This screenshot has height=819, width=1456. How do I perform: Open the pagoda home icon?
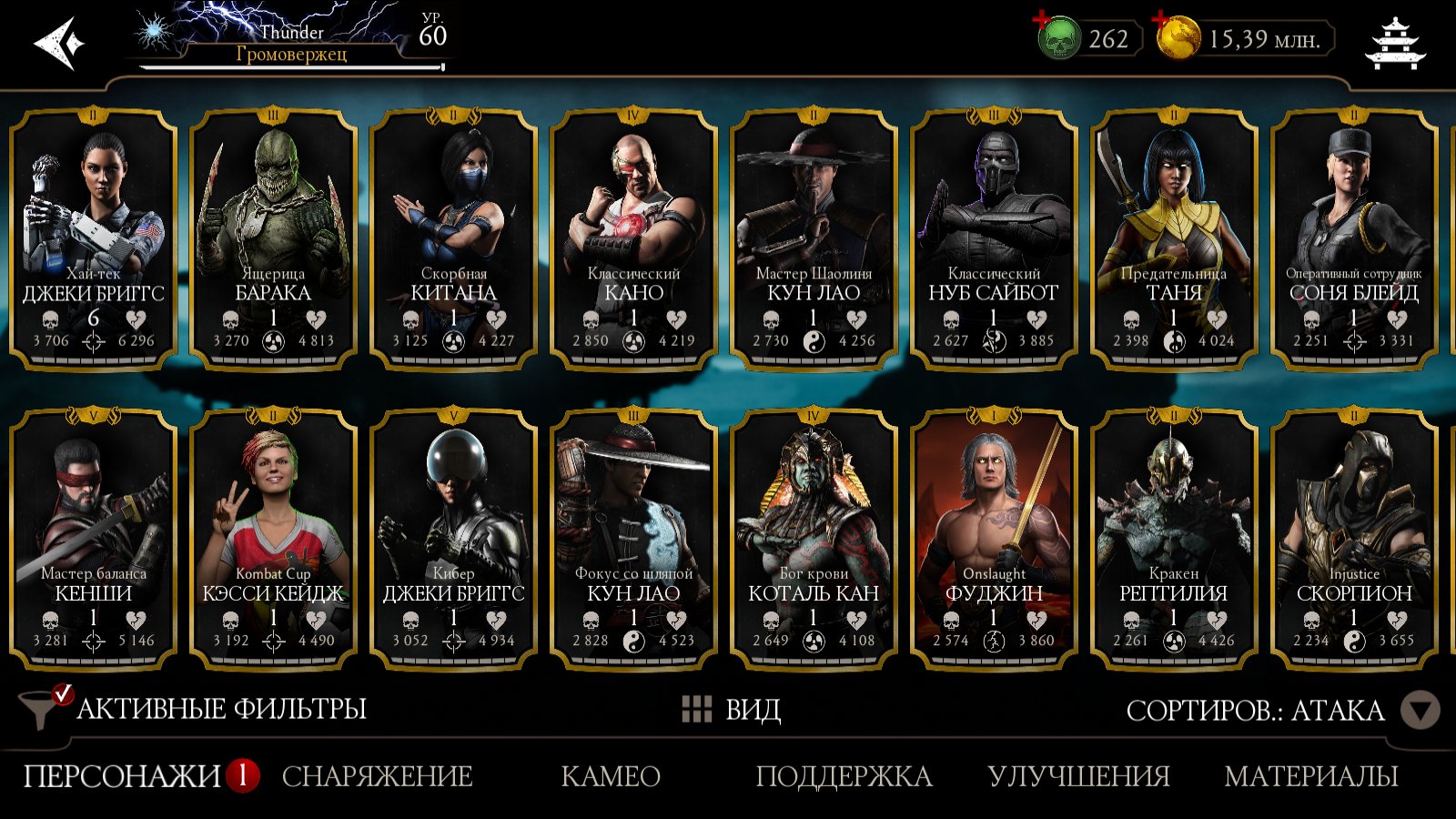pos(1395,43)
